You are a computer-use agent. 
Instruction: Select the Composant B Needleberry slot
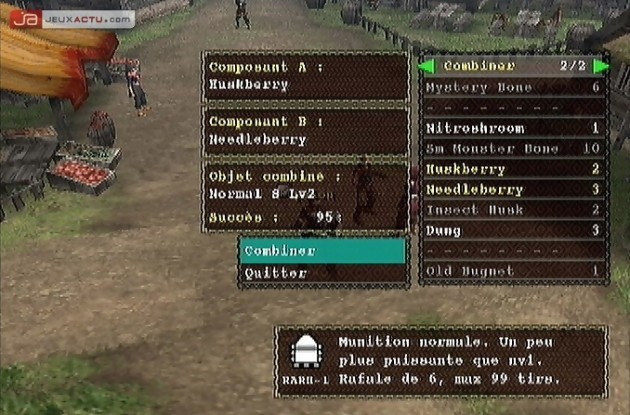(306, 131)
